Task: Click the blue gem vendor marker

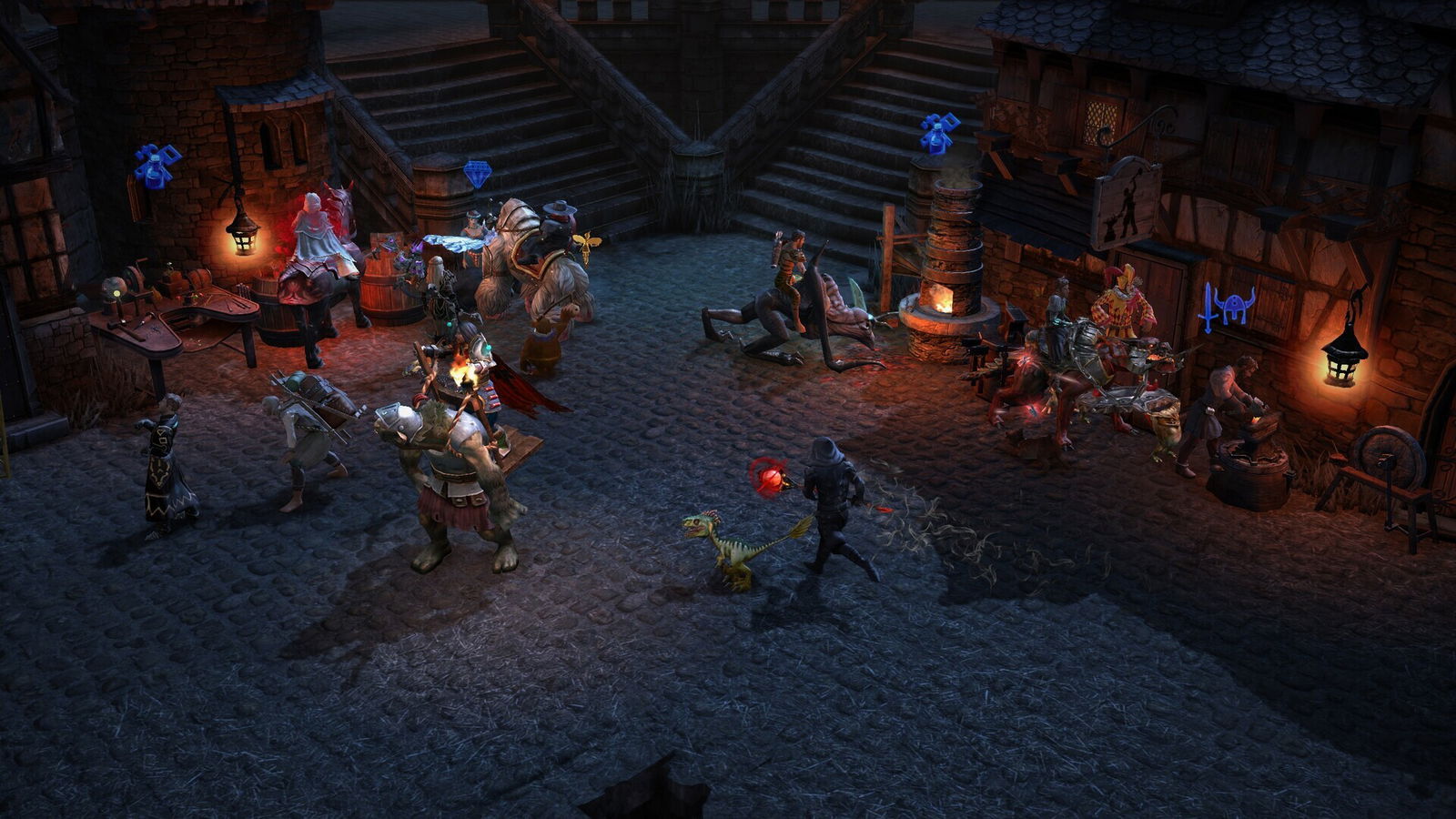Action: coord(477,173)
